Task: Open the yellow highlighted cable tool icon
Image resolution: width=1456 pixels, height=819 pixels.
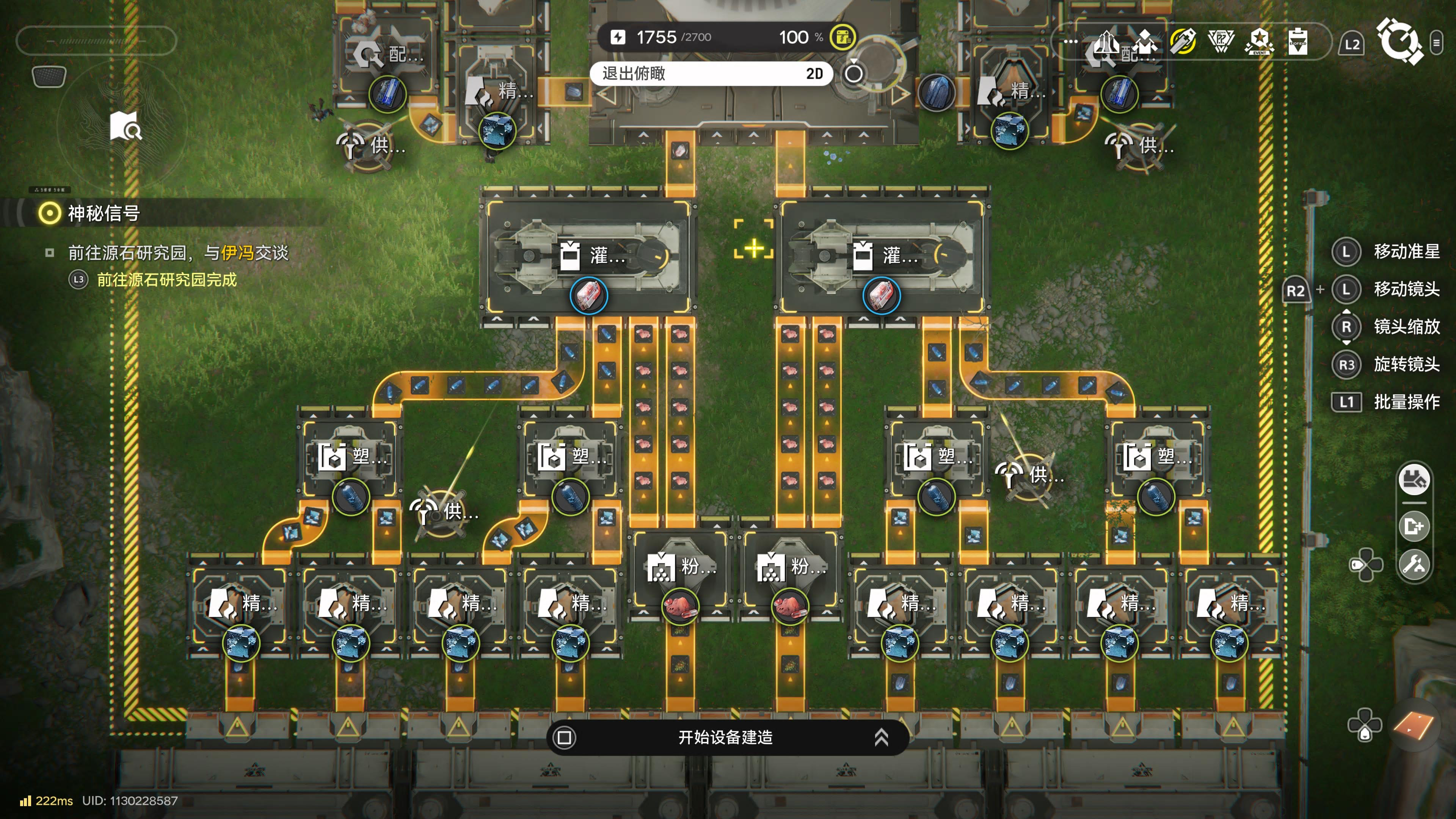Action: pyautogui.click(x=1183, y=42)
